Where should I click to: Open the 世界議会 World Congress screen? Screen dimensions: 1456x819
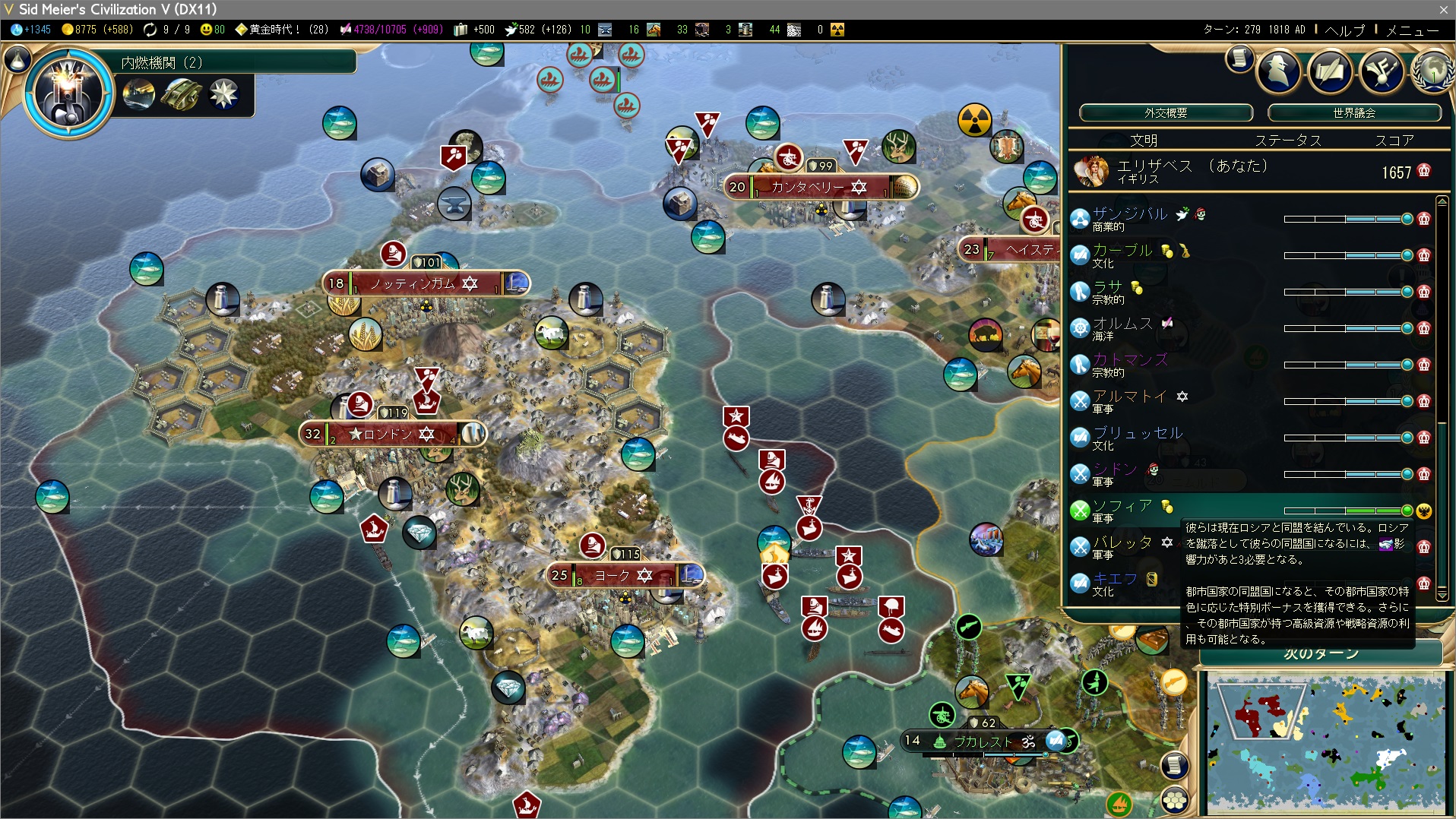coord(1353,113)
